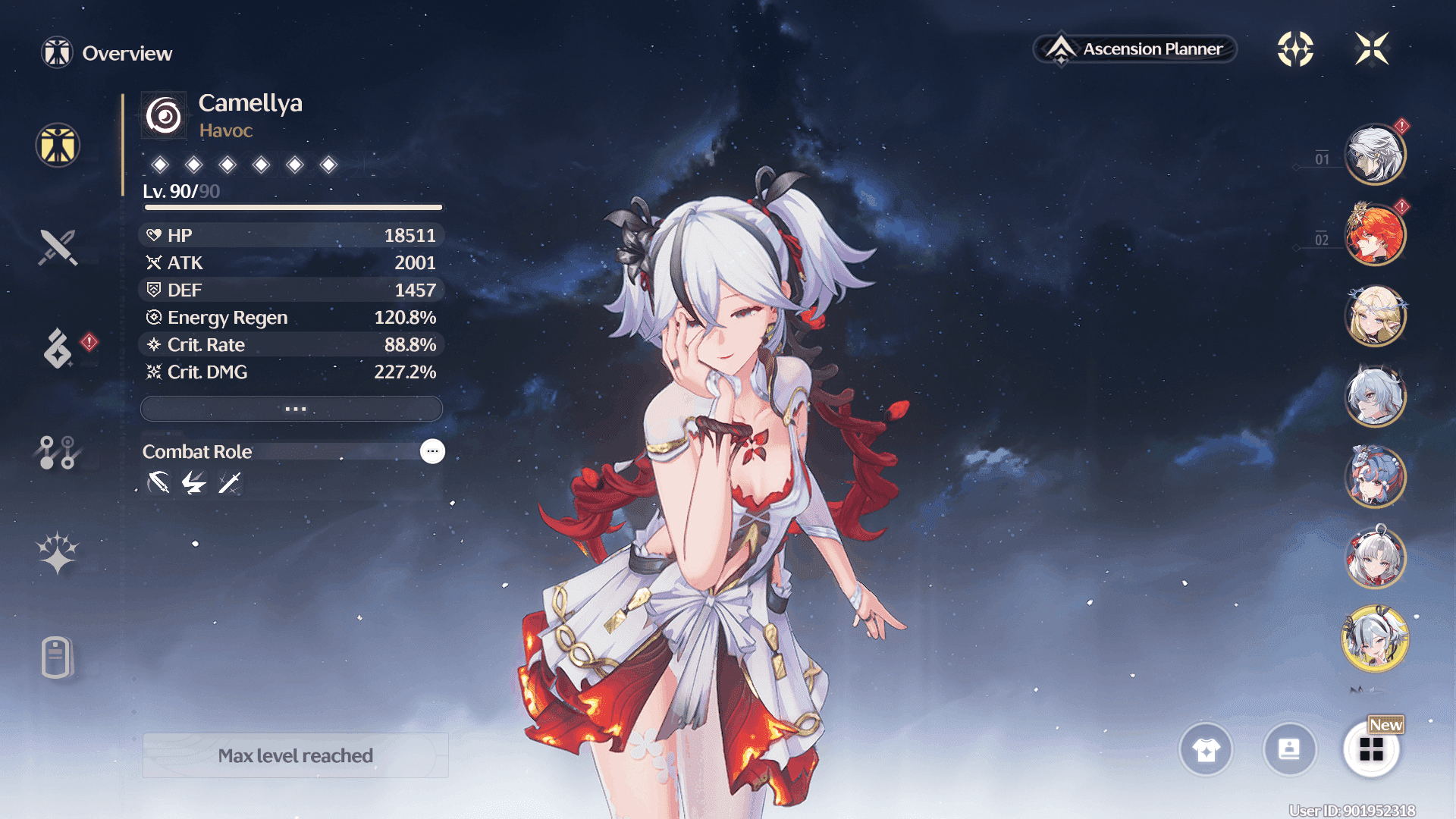This screenshot has width=1456, height=819.
Task: Open the Ascension Planner
Action: coord(1135,49)
